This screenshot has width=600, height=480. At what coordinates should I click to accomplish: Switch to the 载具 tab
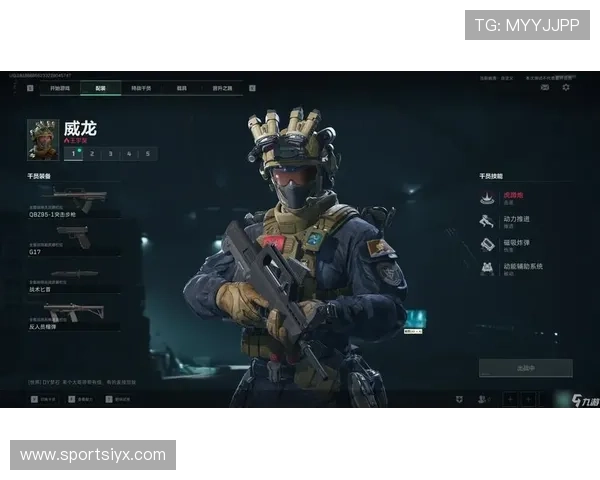(x=183, y=88)
